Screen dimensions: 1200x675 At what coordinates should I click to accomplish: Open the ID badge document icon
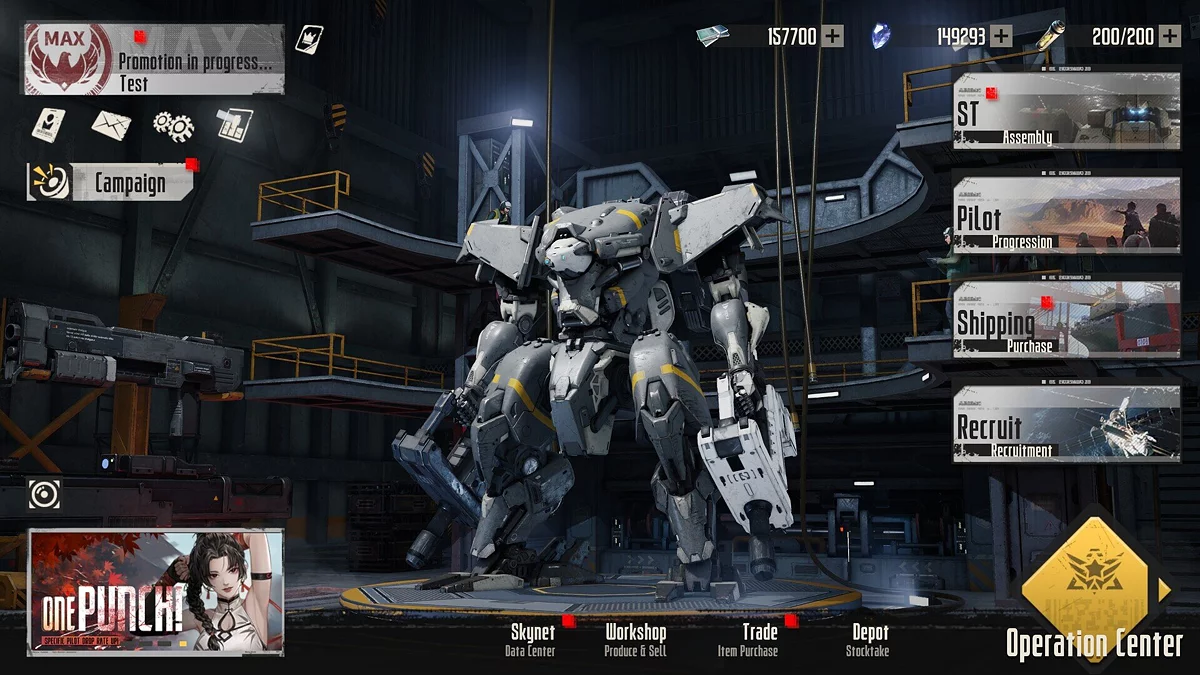[49, 124]
